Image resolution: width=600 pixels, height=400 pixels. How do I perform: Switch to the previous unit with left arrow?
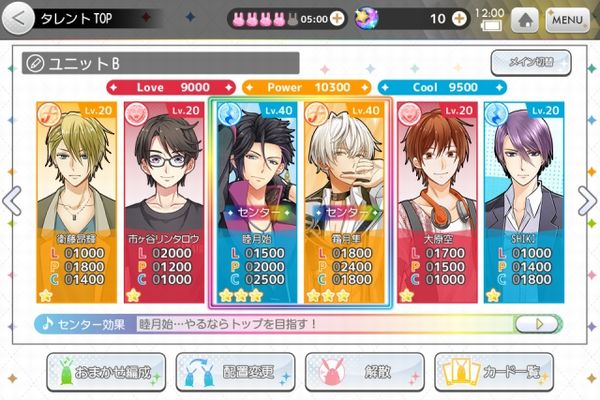point(12,200)
